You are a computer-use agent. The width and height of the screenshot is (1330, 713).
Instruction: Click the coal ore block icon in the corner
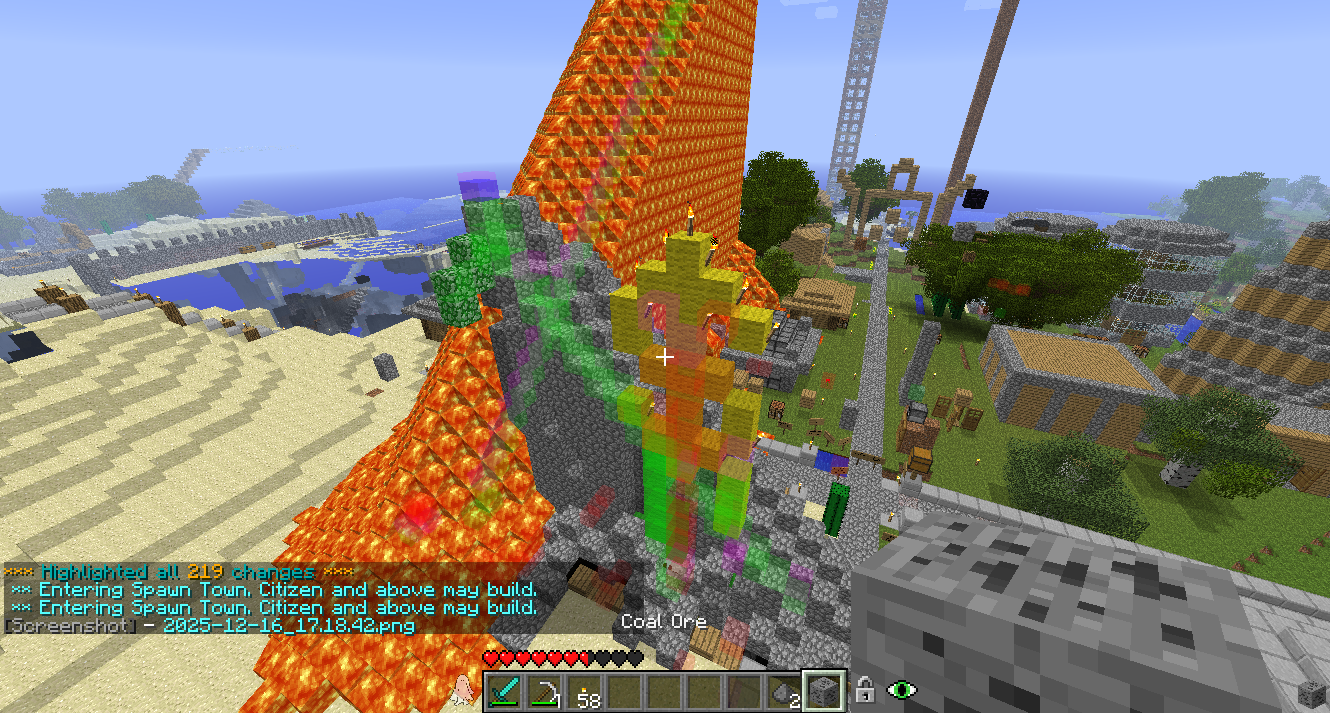(1309, 692)
